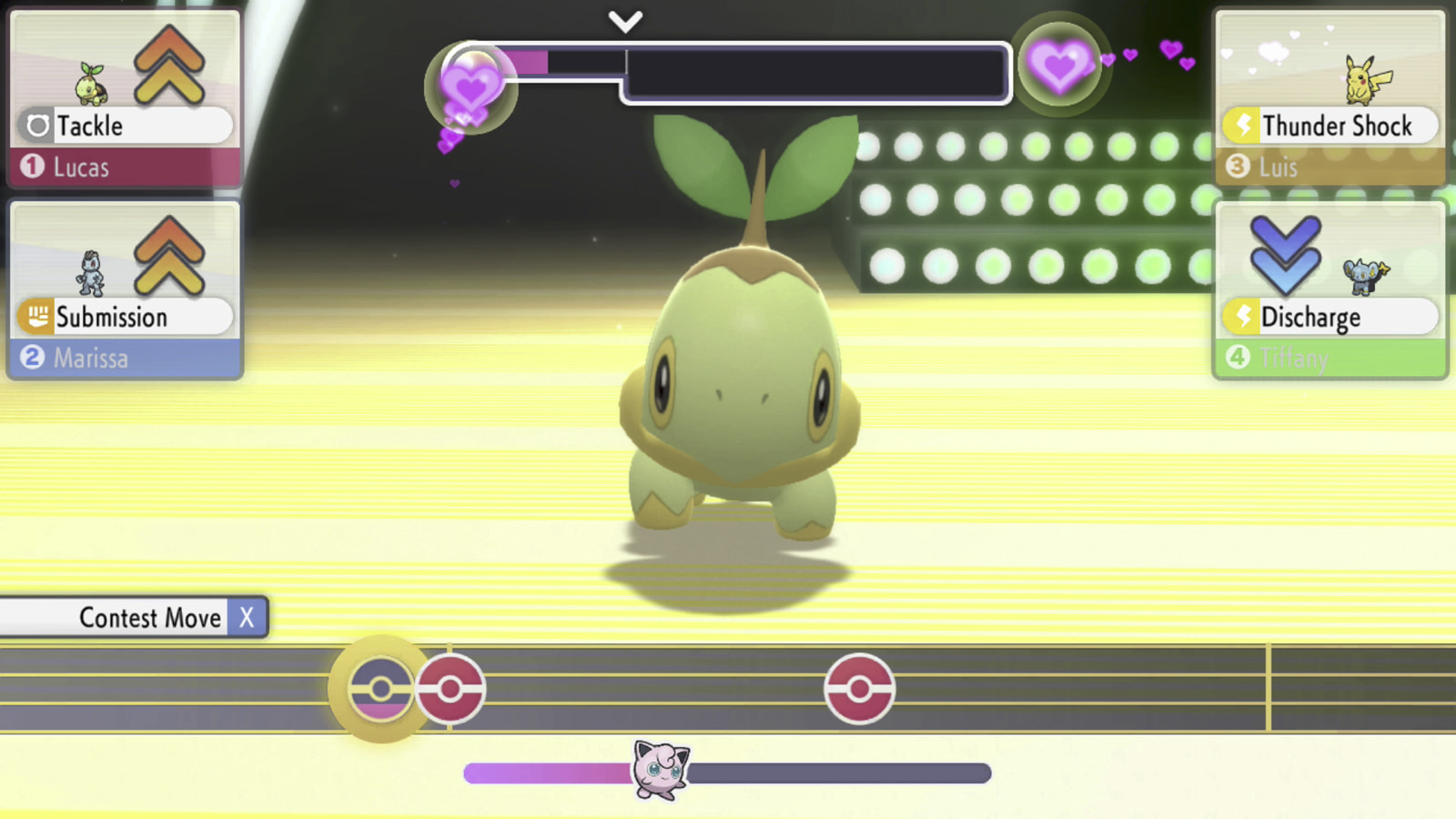The image size is (1456, 819).
Task: Open Tiffany's Discharge contestant panel
Action: tap(1330, 290)
